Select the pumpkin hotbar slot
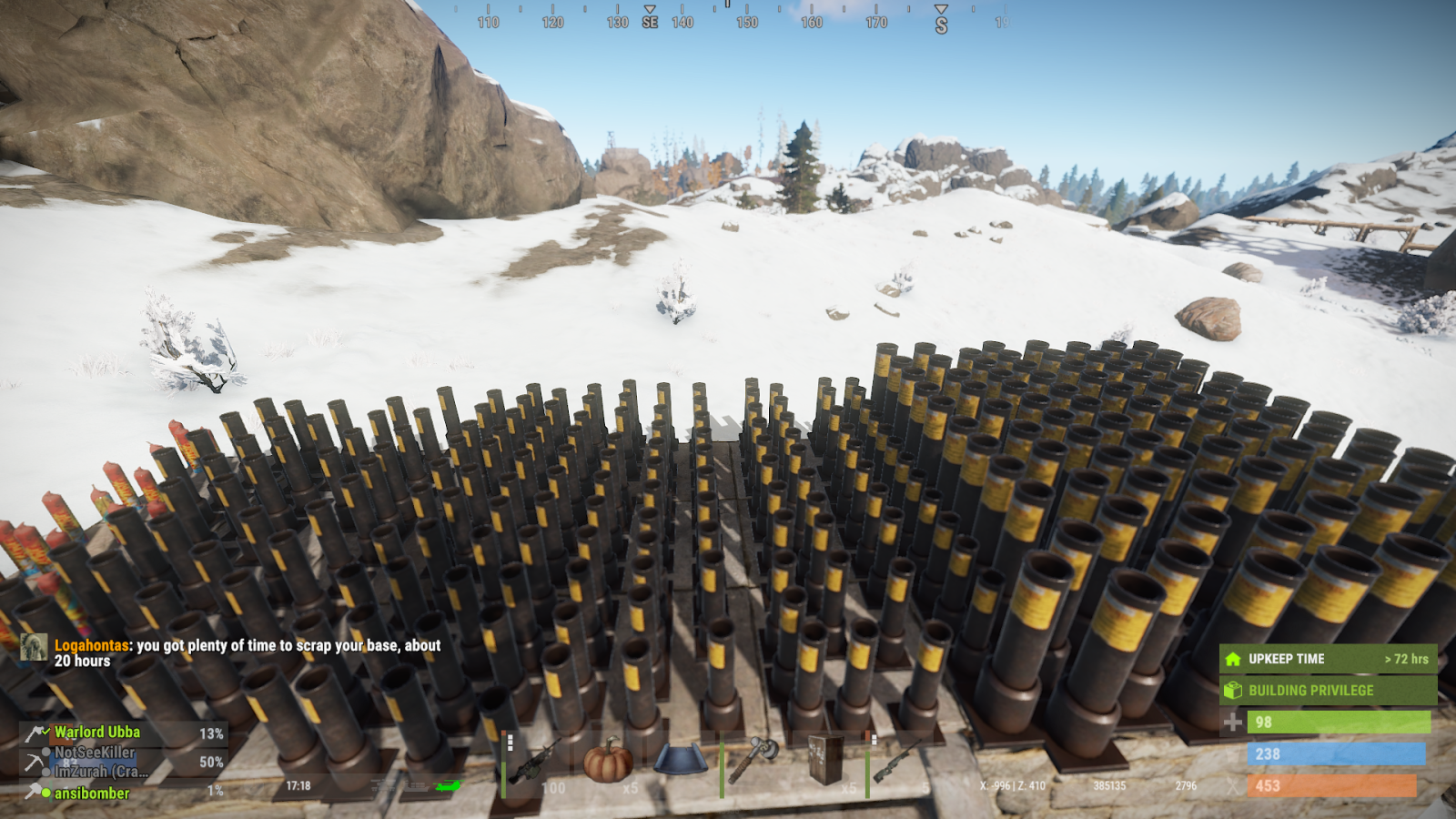This screenshot has width=1456, height=819. pyautogui.click(x=608, y=761)
